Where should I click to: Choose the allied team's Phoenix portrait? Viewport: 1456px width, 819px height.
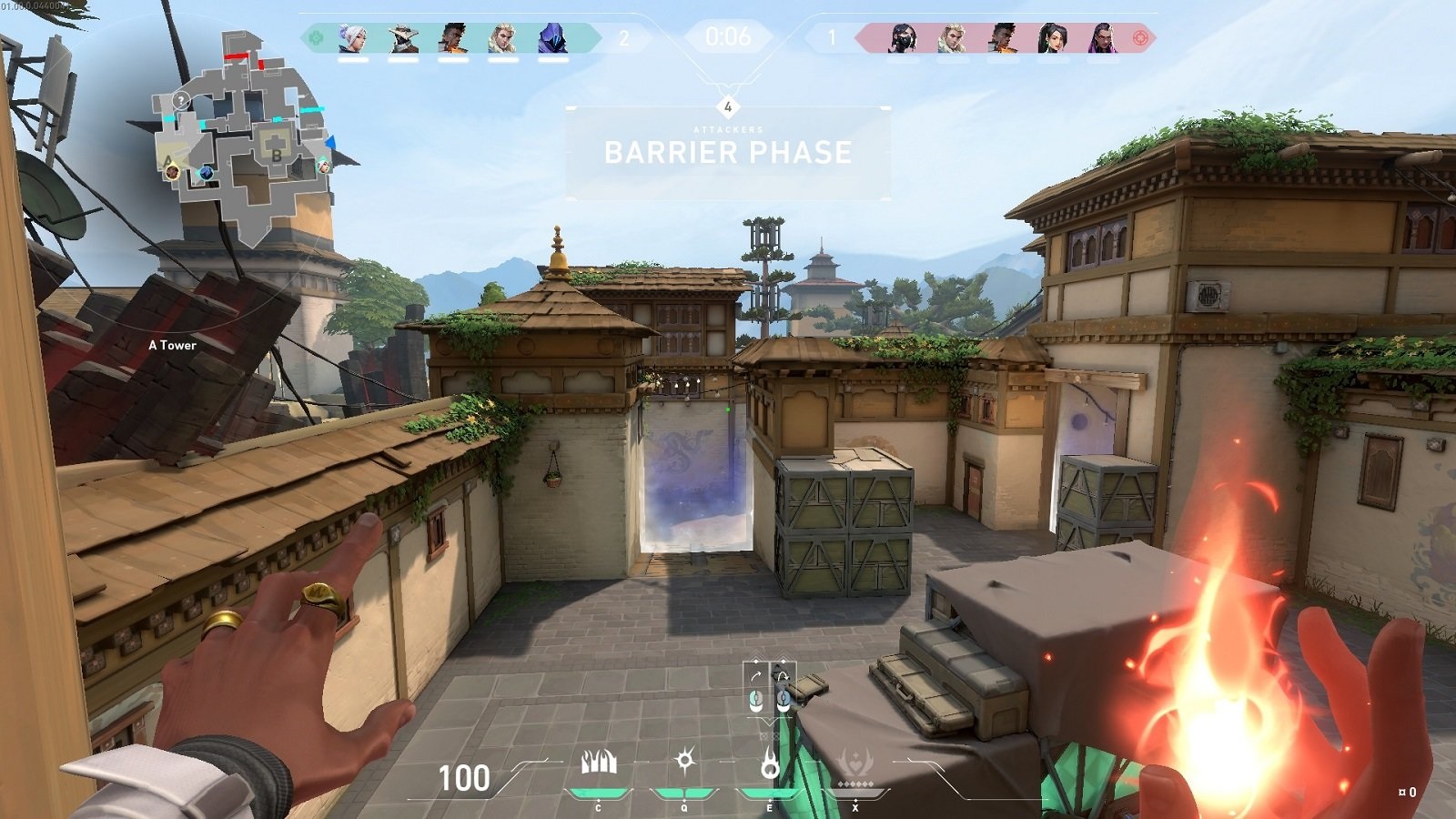pos(452,38)
